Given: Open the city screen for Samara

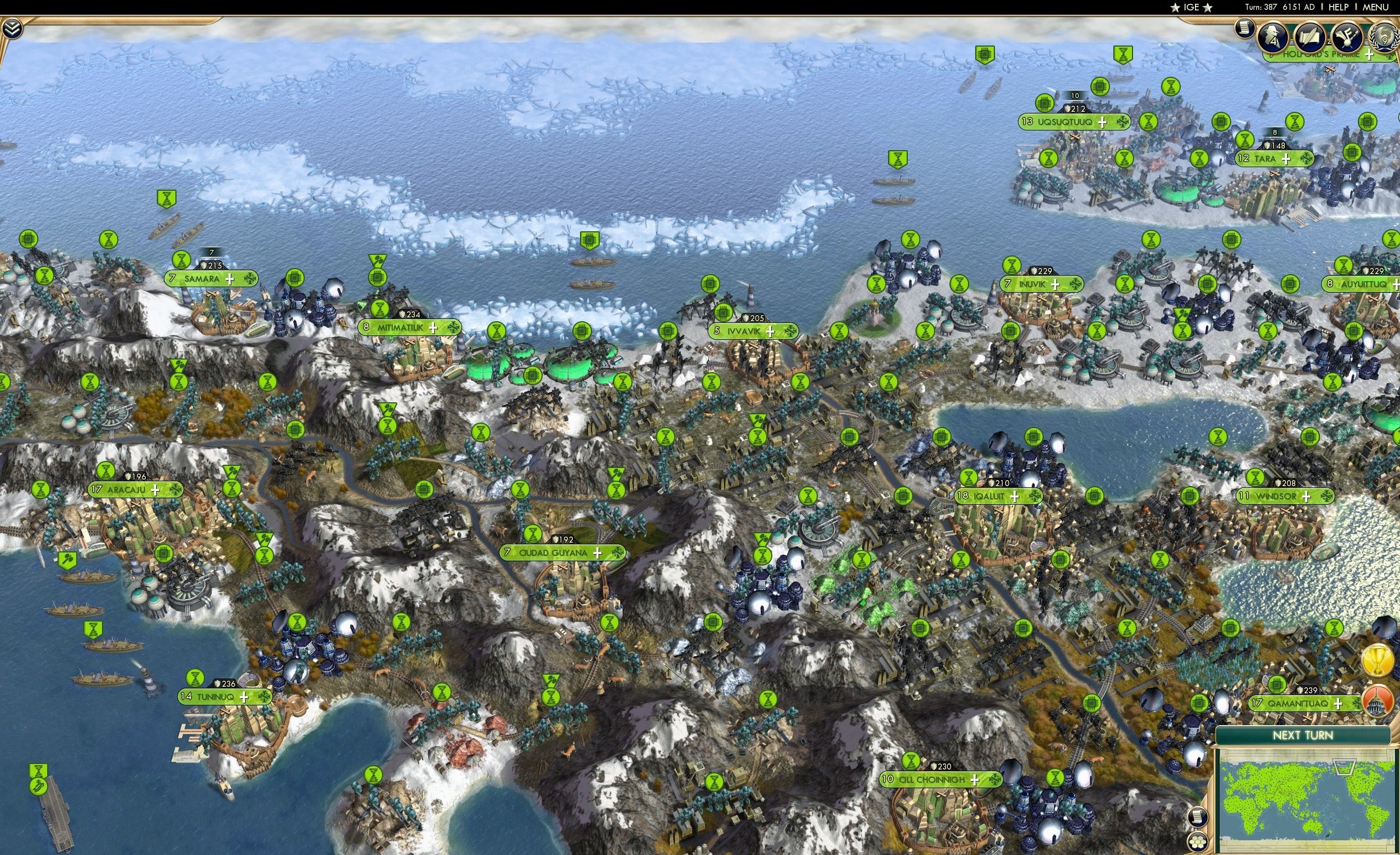Looking at the screenshot, I should point(202,279).
